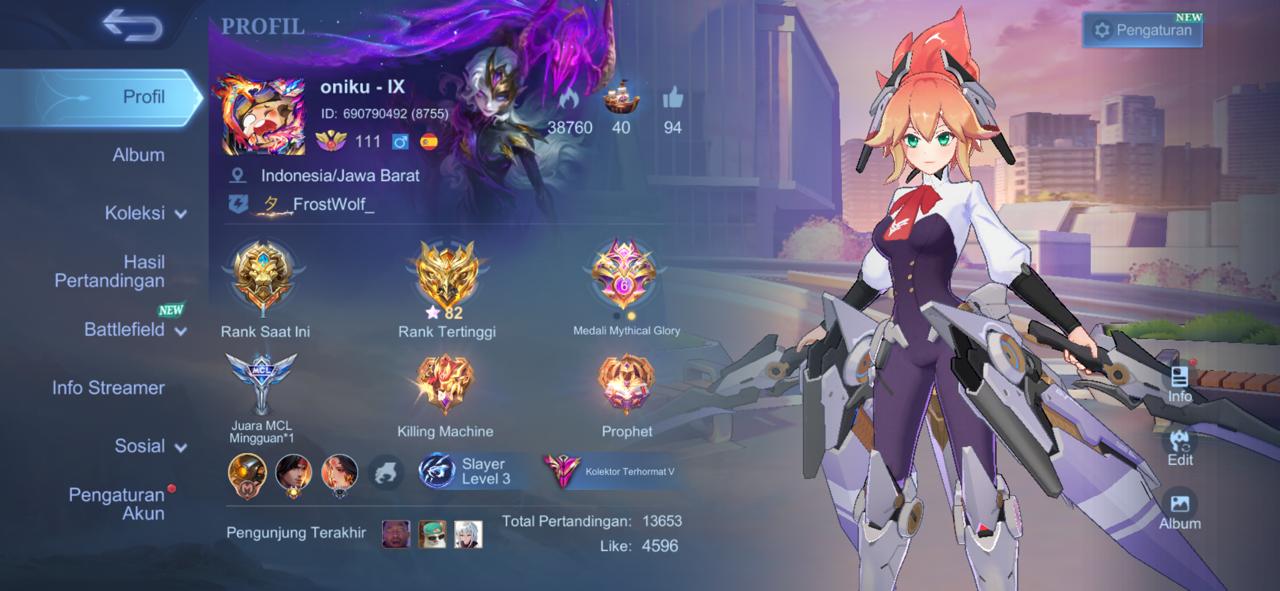Image resolution: width=1280 pixels, height=591 pixels.
Task: Give a like with the thumbs-up icon
Action: pyautogui.click(x=672, y=99)
